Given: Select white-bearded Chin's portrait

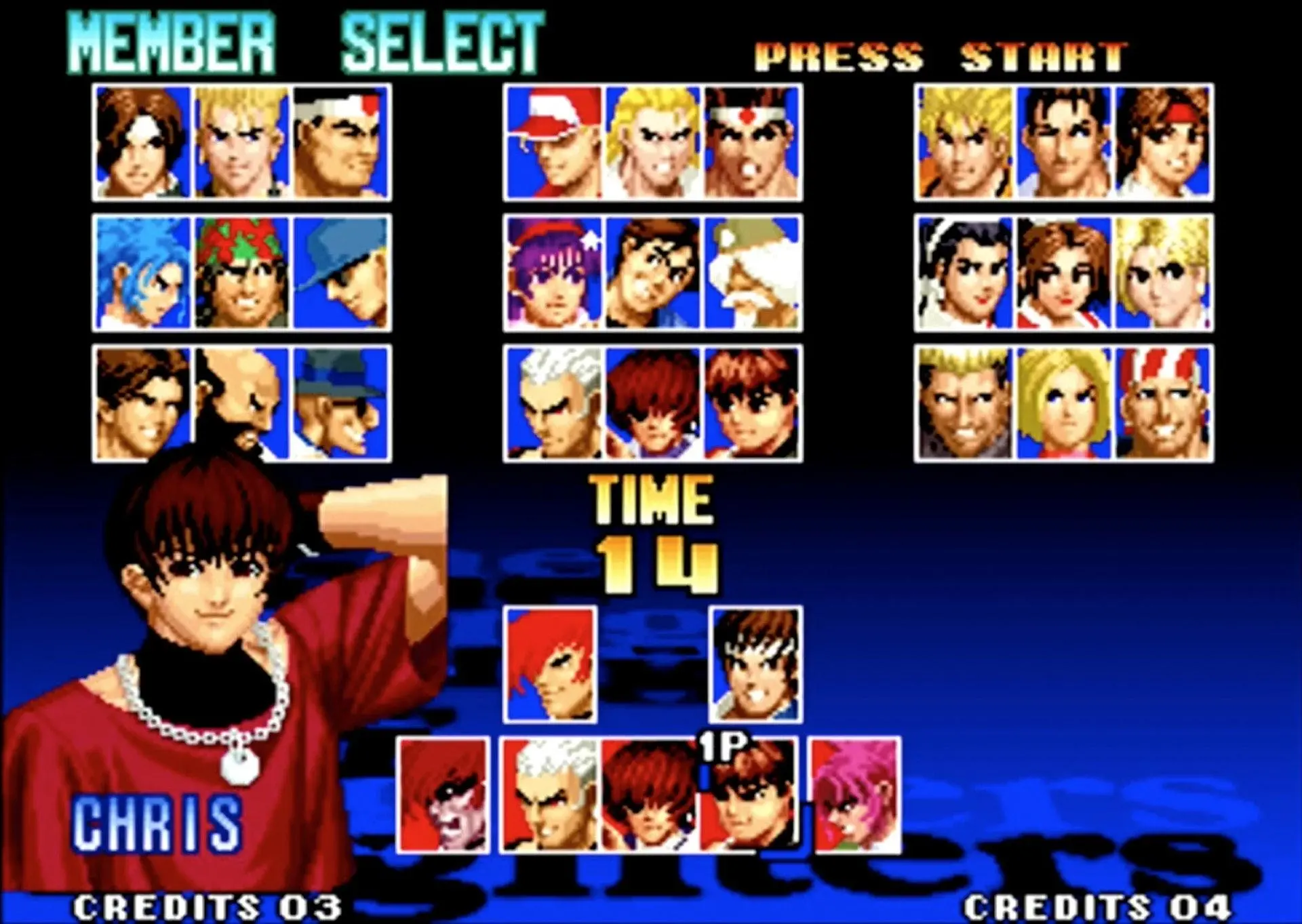Looking at the screenshot, I should point(752,273).
